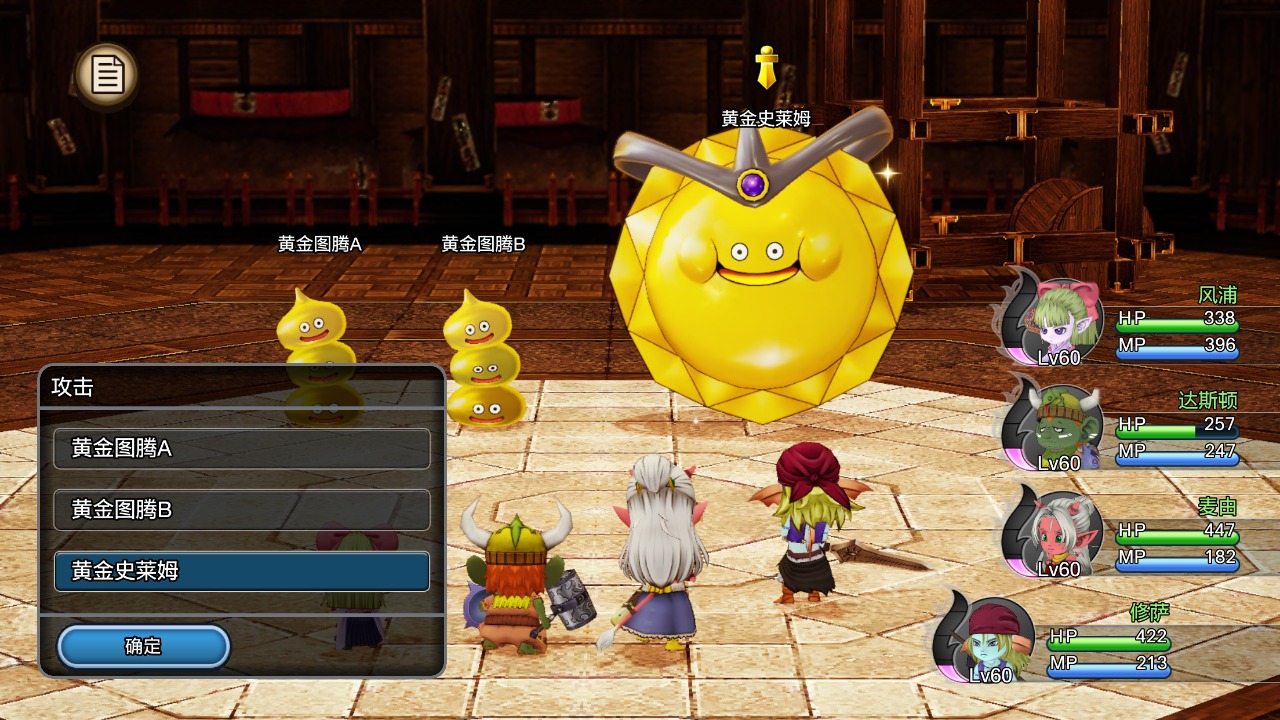This screenshot has width=1280, height=720.
Task: Pick 修萨's party portrait
Action: tap(988, 641)
